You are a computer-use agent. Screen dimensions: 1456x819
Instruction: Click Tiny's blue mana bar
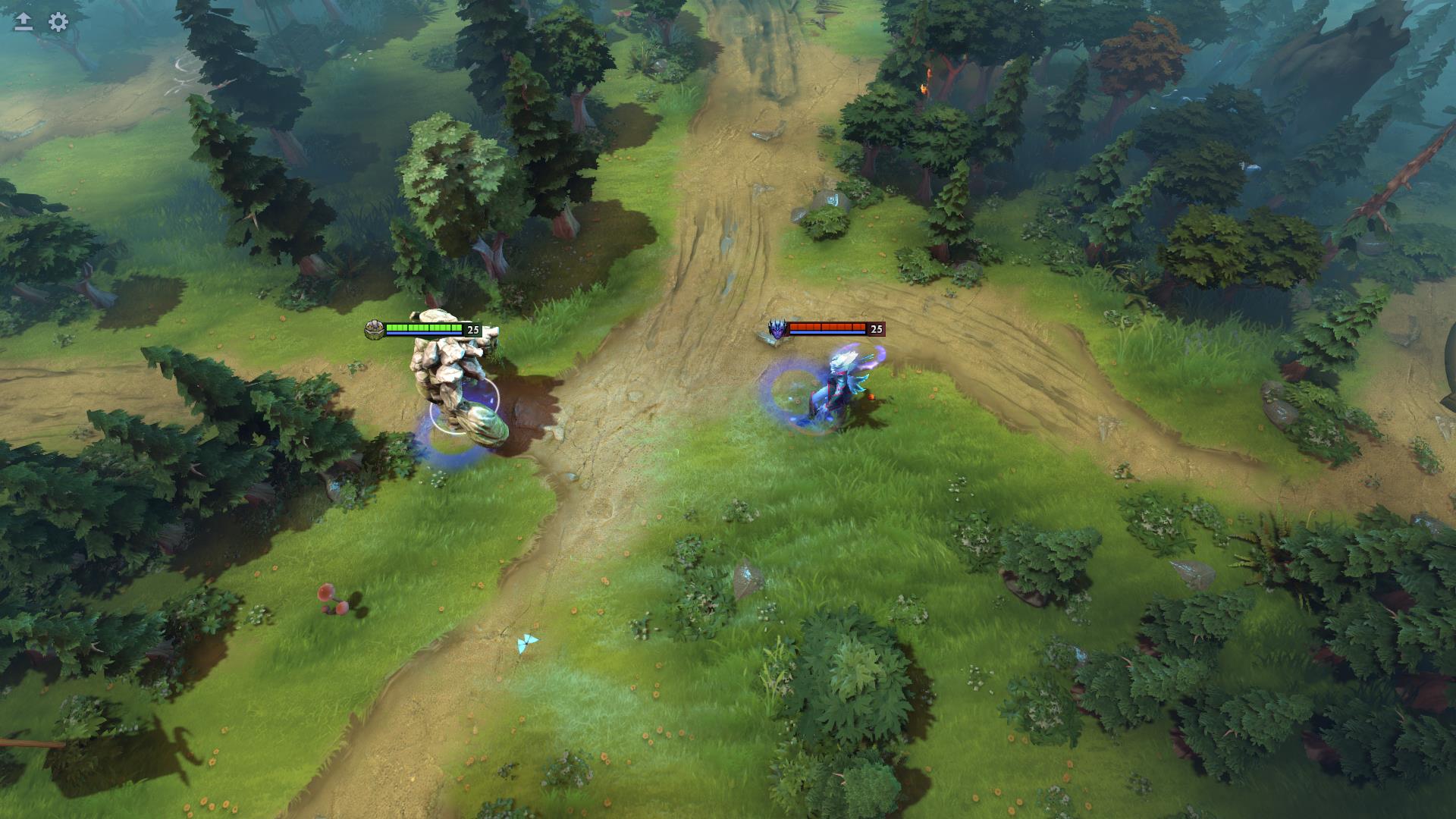point(423,334)
